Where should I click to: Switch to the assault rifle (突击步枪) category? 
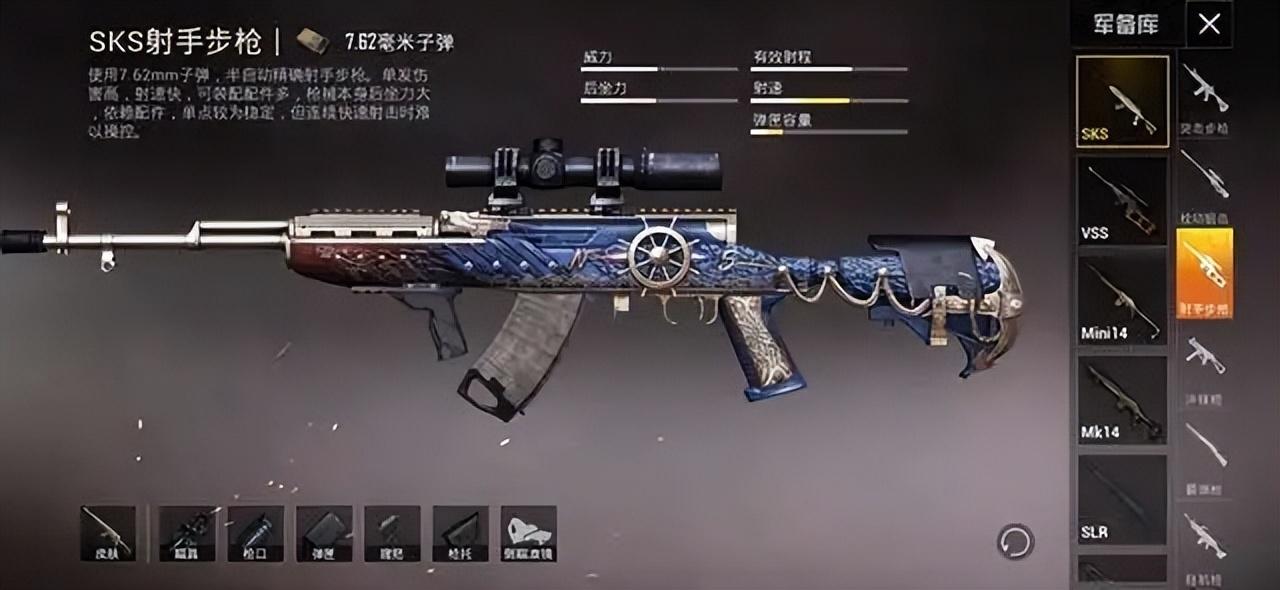[1205, 97]
